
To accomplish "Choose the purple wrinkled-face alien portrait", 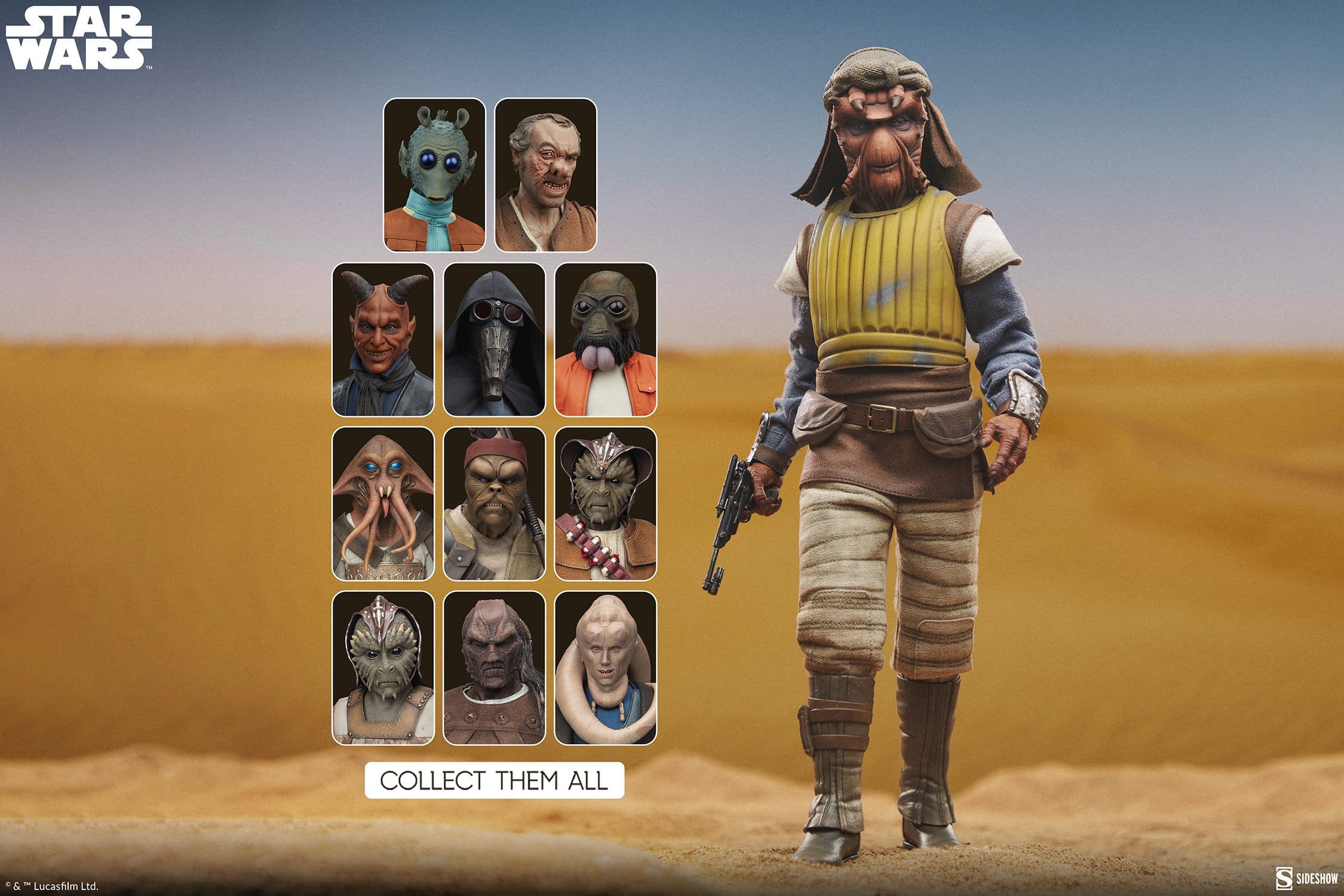I will (494, 668).
